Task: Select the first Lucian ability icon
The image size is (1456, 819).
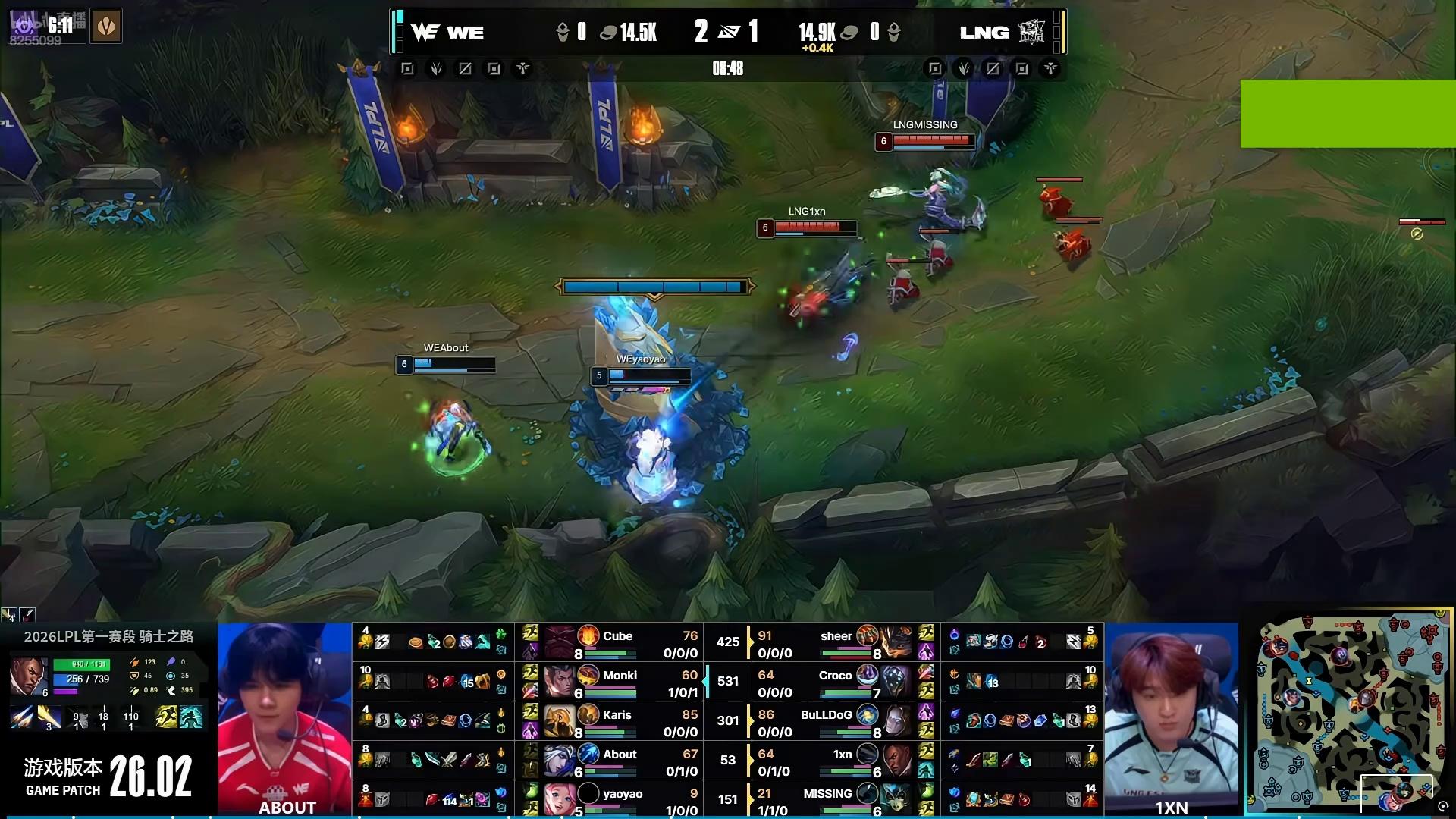Action: pyautogui.click(x=22, y=717)
